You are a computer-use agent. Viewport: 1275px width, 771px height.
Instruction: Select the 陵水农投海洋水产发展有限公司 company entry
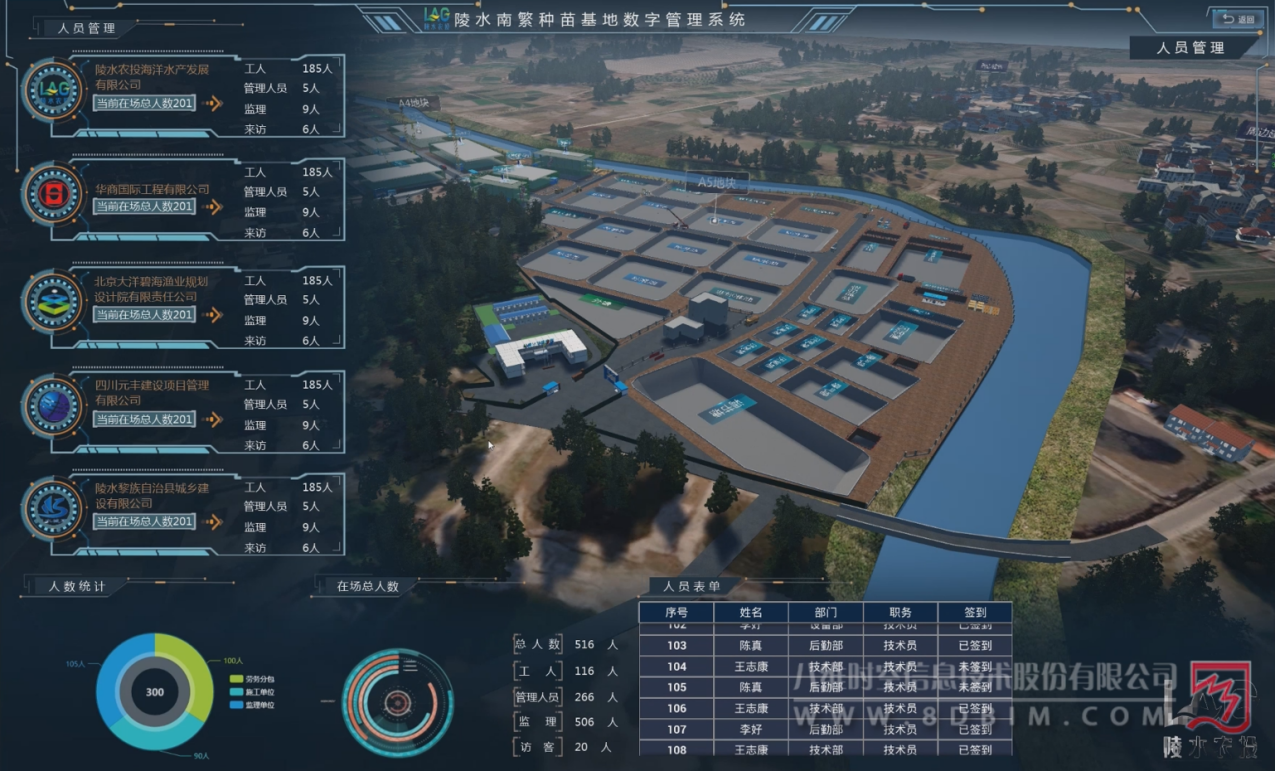point(152,77)
